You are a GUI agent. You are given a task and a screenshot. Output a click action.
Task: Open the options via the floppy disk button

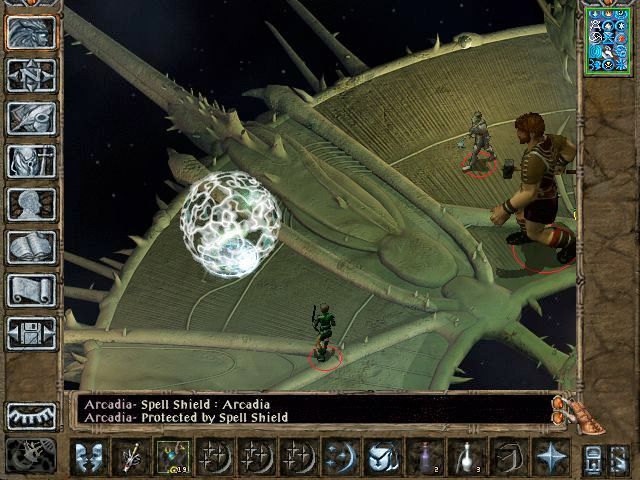(x=31, y=333)
